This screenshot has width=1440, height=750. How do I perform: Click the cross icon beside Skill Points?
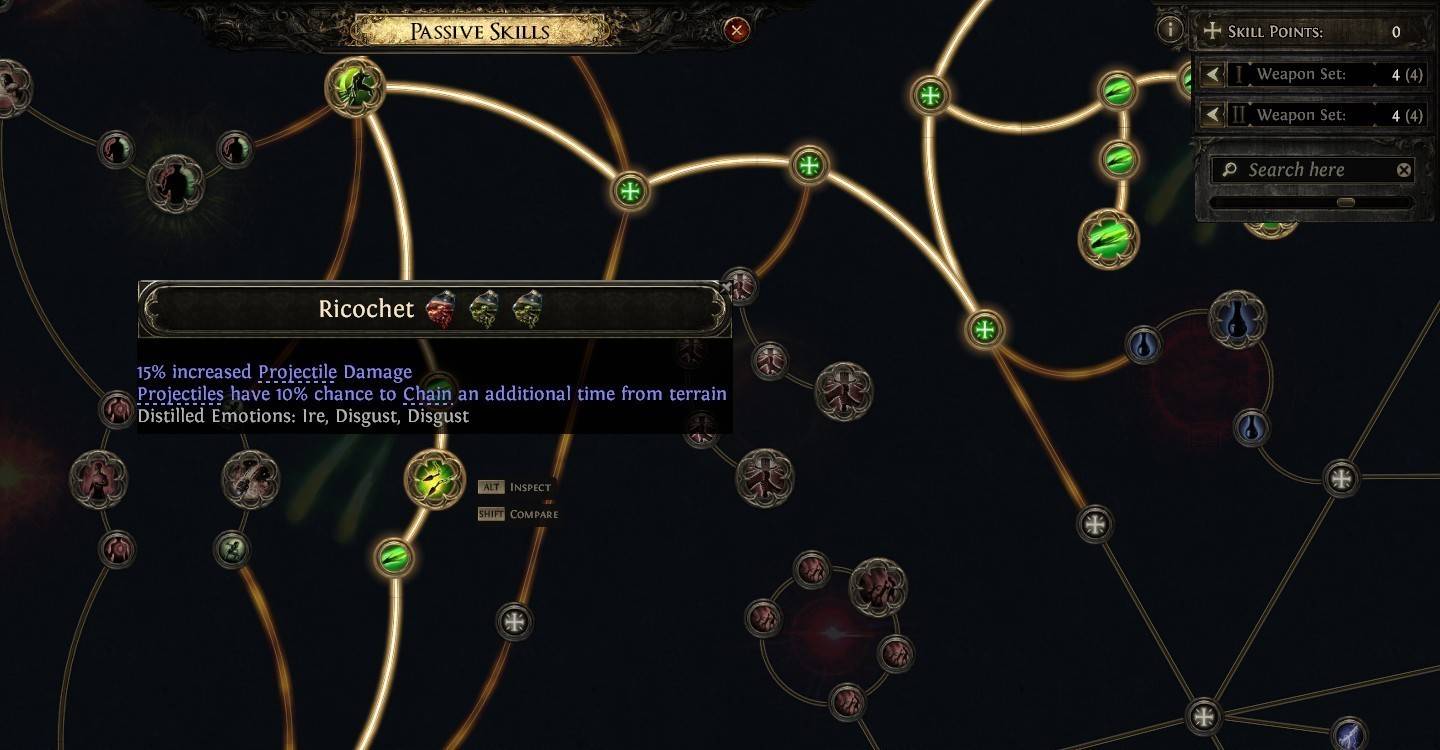(x=1212, y=31)
